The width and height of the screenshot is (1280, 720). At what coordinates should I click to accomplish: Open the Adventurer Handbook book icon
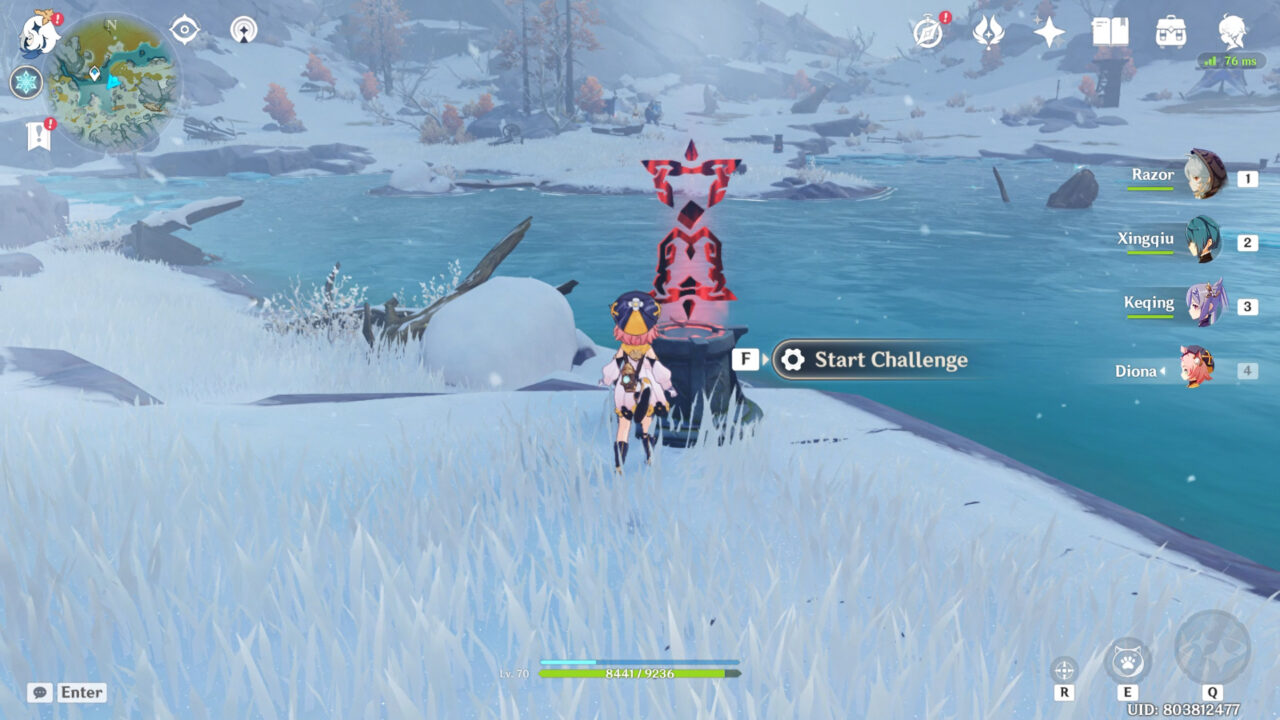[x=1109, y=33]
